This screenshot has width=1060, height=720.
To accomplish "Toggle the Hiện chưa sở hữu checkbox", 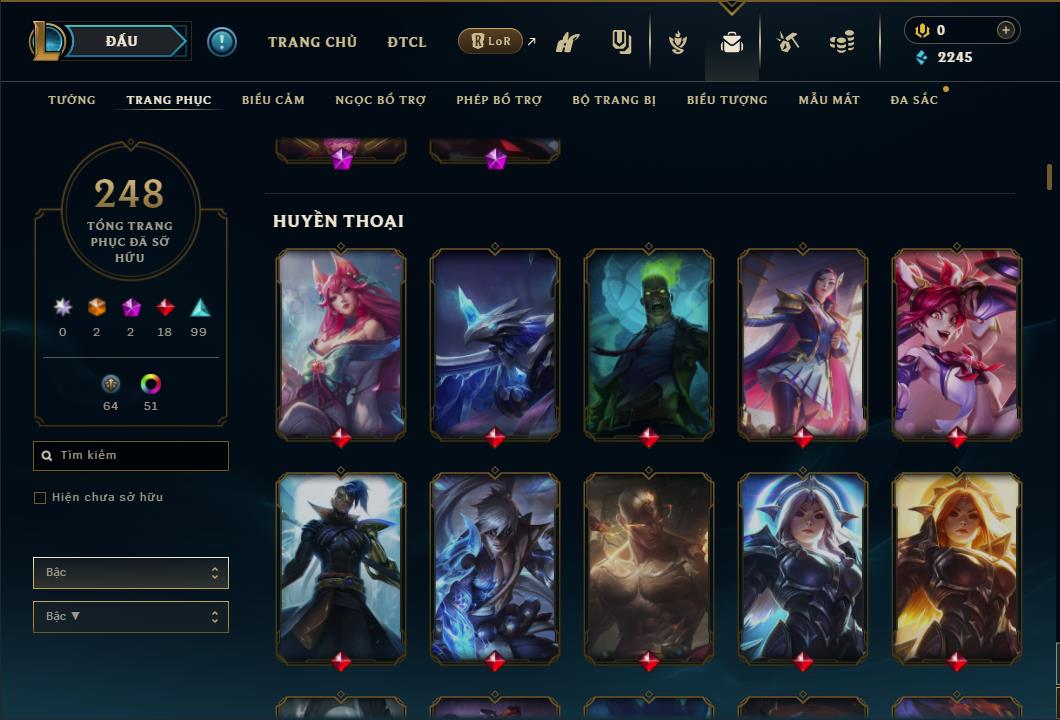I will click(x=40, y=498).
